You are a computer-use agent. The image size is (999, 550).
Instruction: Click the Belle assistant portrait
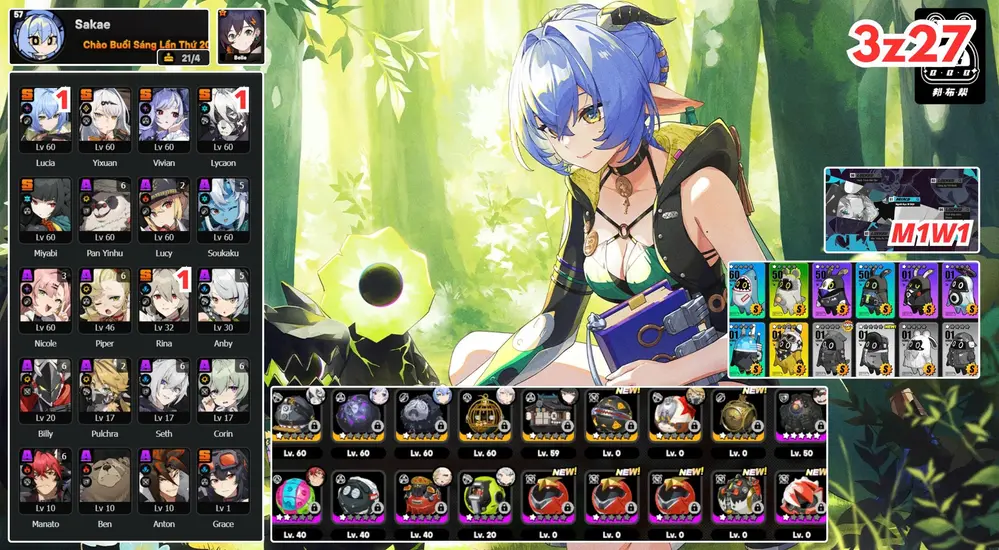(240, 35)
